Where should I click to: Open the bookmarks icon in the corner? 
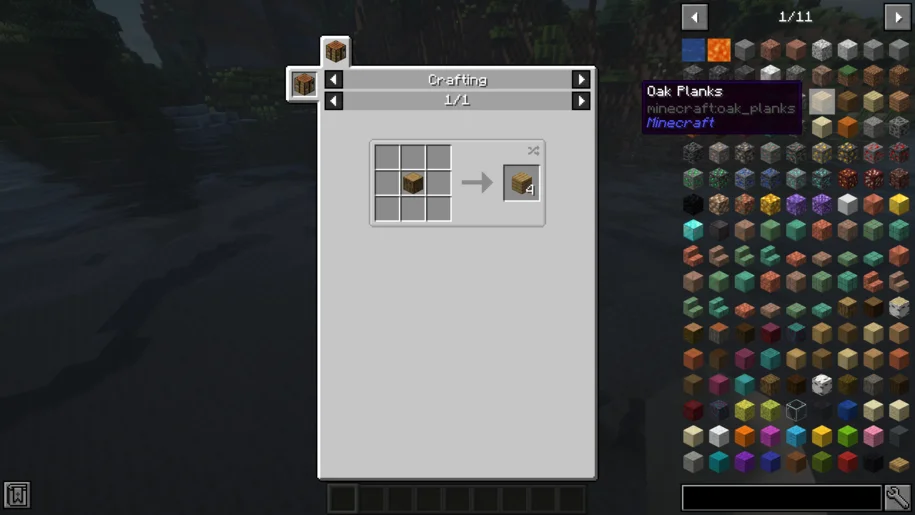pos(17,494)
